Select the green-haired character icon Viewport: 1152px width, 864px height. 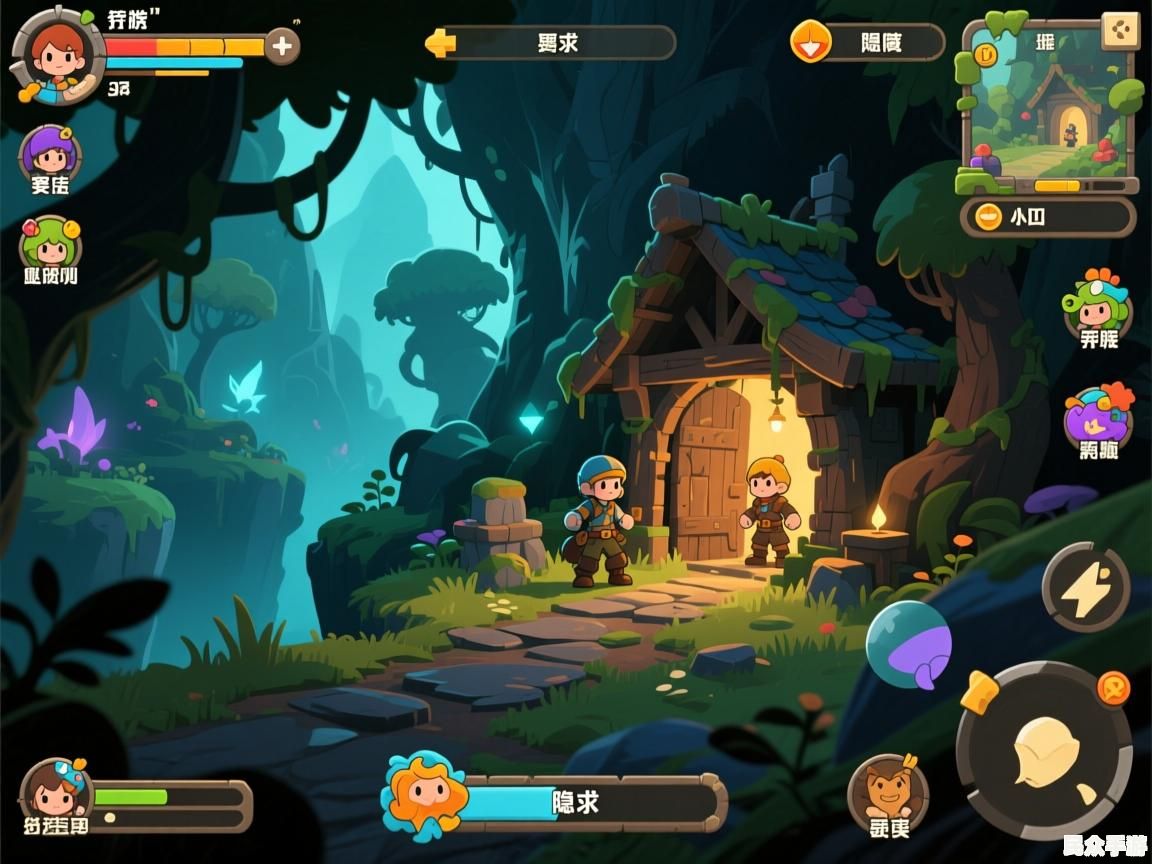coord(50,243)
